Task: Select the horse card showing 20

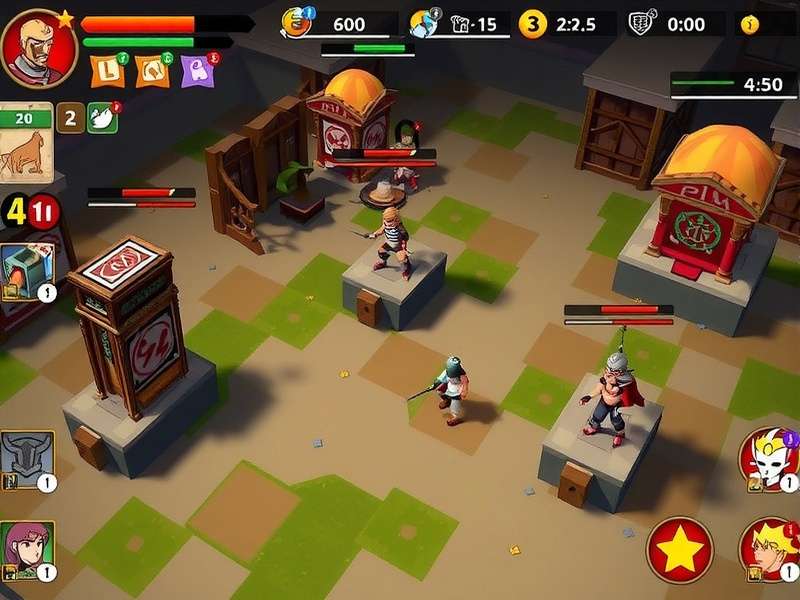Action: [x=26, y=143]
